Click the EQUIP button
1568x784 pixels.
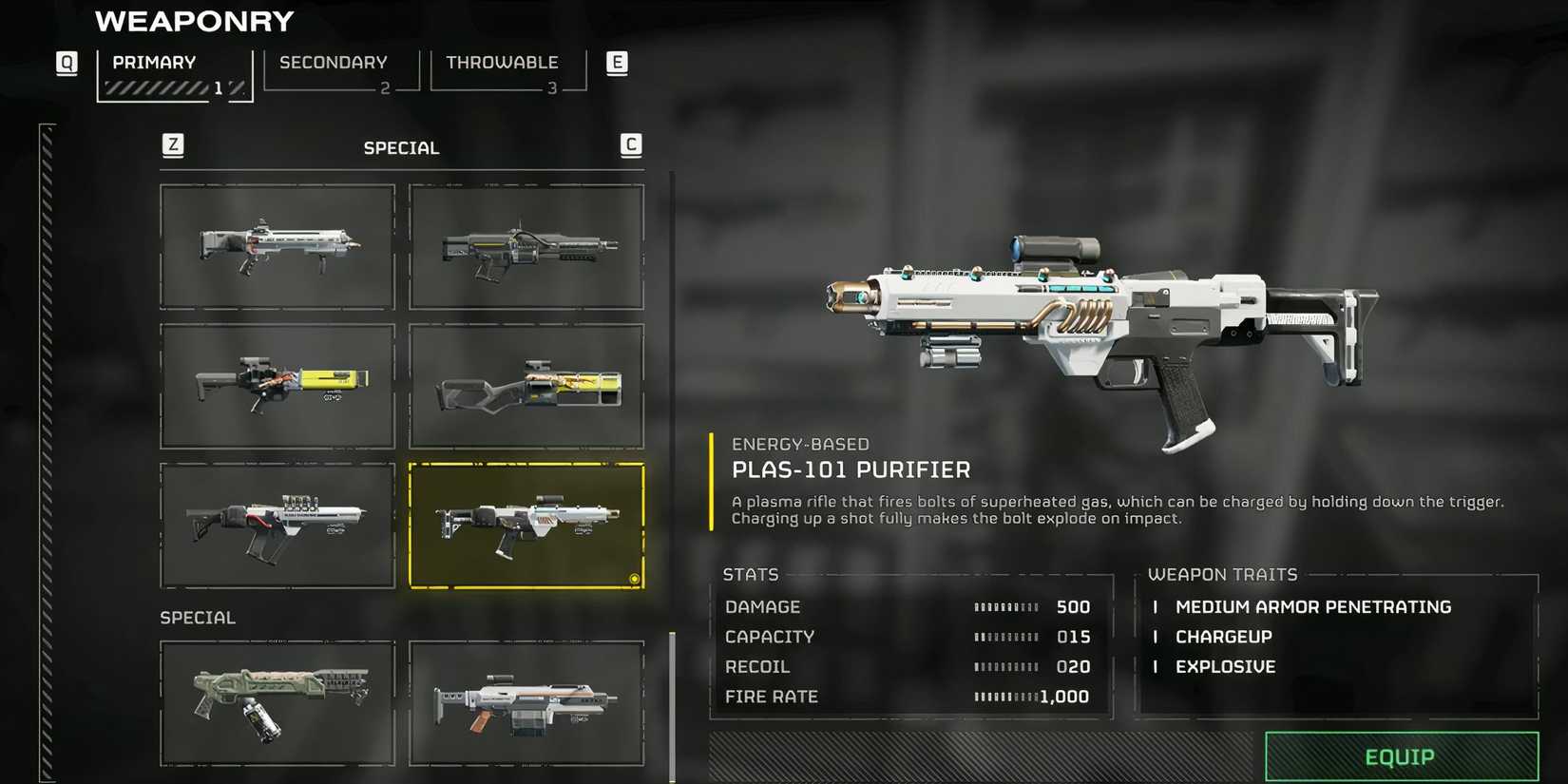[x=1400, y=756]
